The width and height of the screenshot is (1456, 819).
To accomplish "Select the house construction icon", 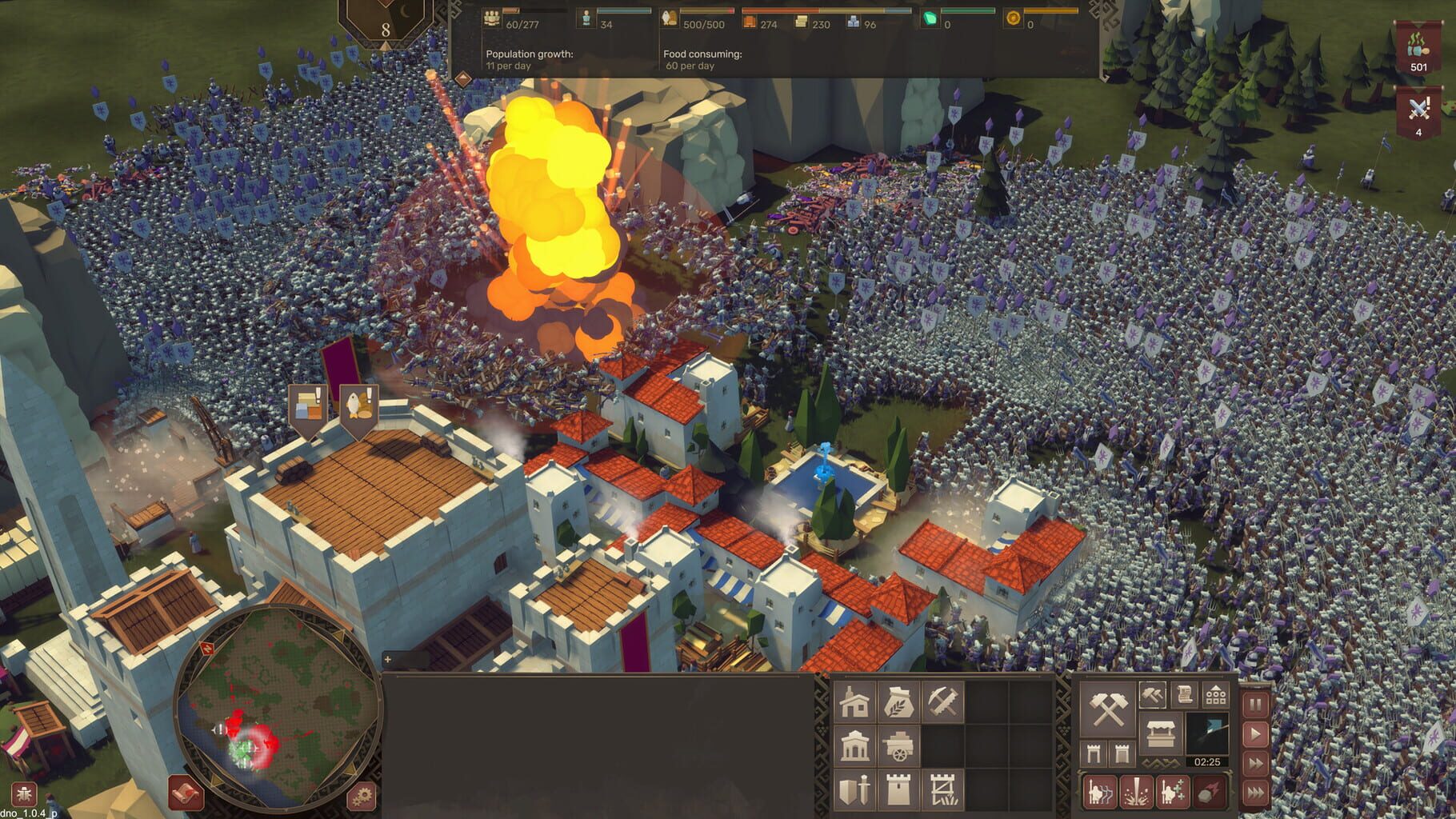I will [x=854, y=702].
